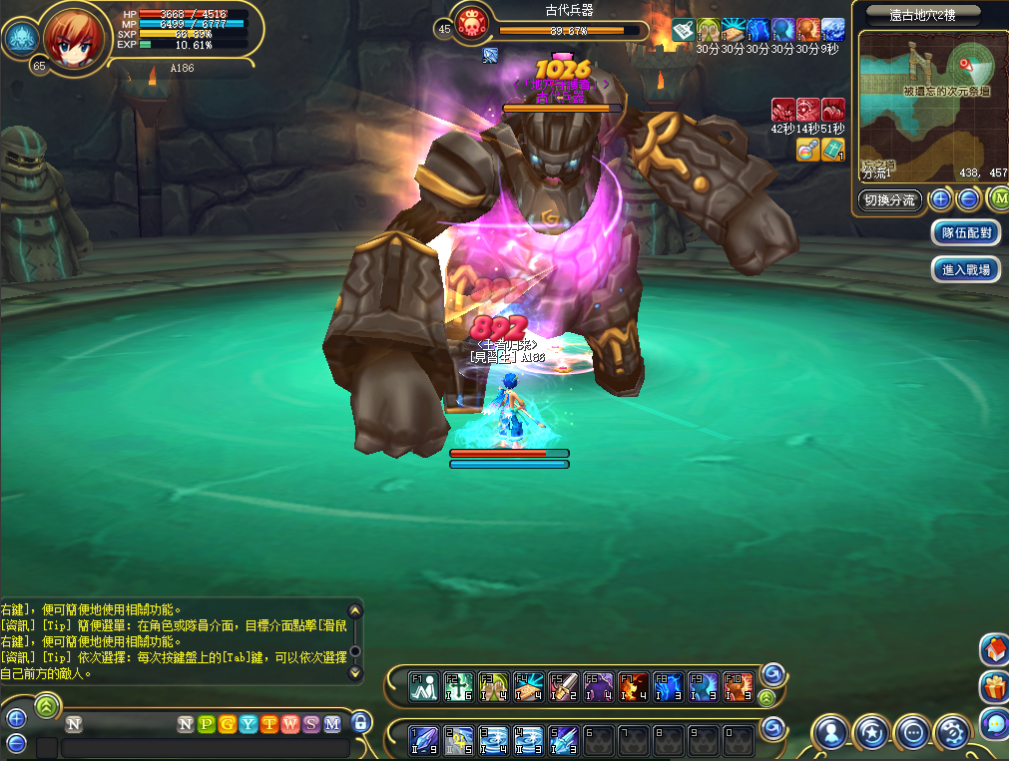
Task: Open the gift box icon
Action: click(993, 686)
